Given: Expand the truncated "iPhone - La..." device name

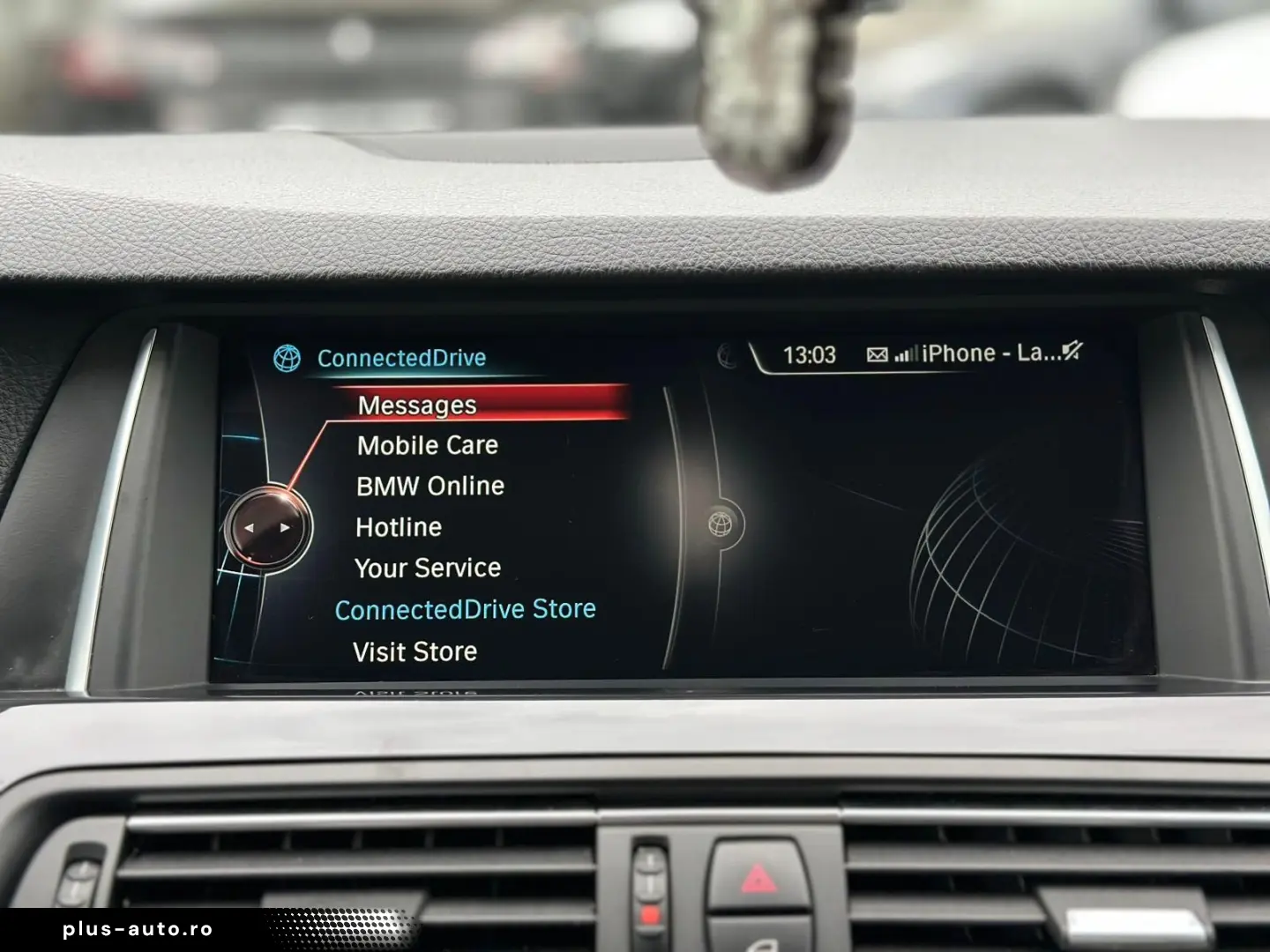Looking at the screenshot, I should click(988, 353).
